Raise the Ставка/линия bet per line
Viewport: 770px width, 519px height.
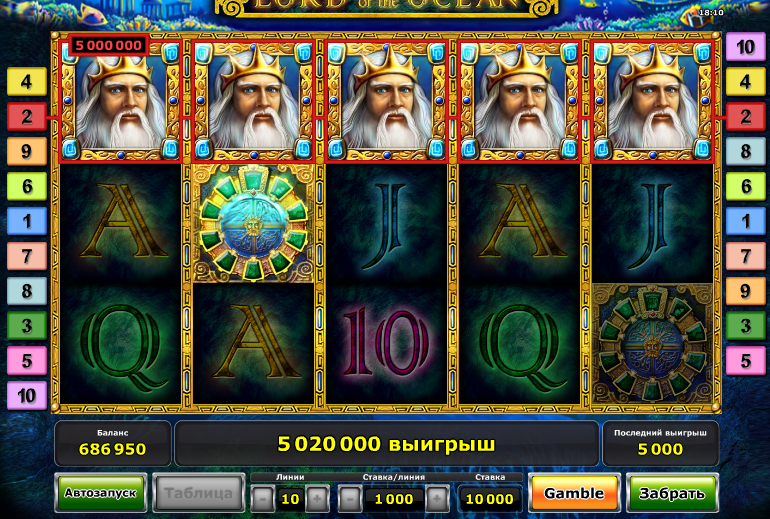(x=437, y=498)
